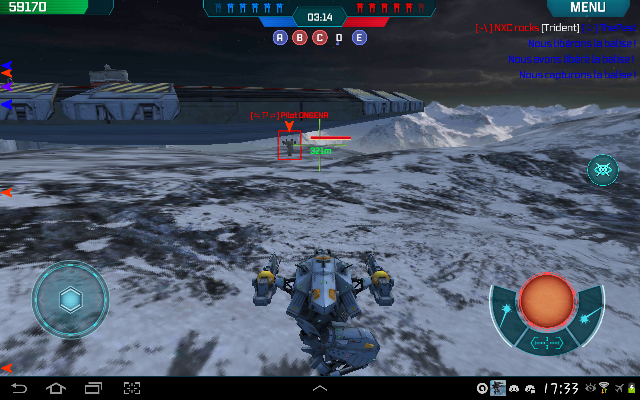
Task: Select beacon B indicator
Action: [x=299, y=38]
